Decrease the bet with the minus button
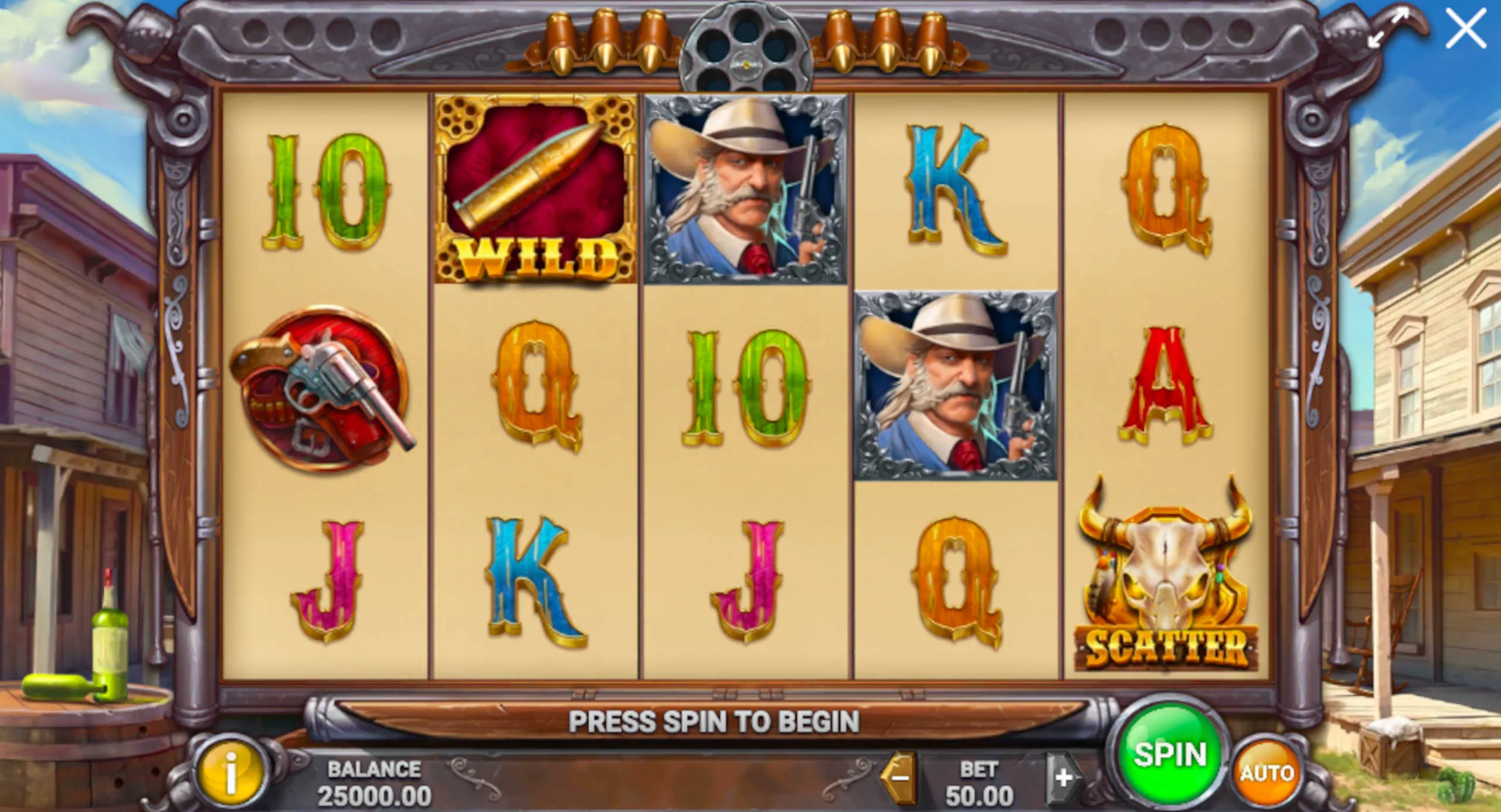Image resolution: width=1501 pixels, height=812 pixels. [x=899, y=779]
